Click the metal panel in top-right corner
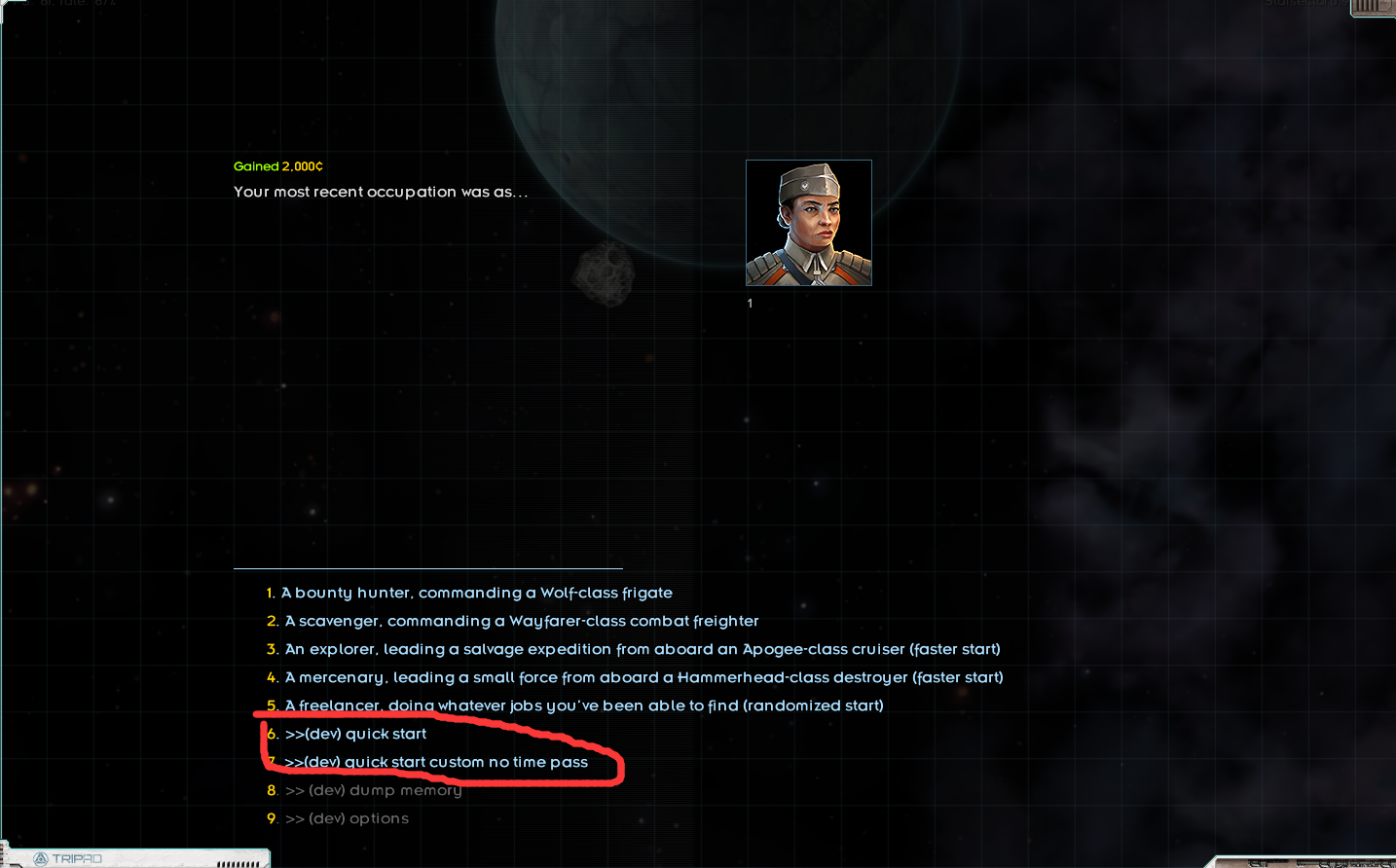Image resolution: width=1396 pixels, height=868 pixels. (x=1371, y=8)
